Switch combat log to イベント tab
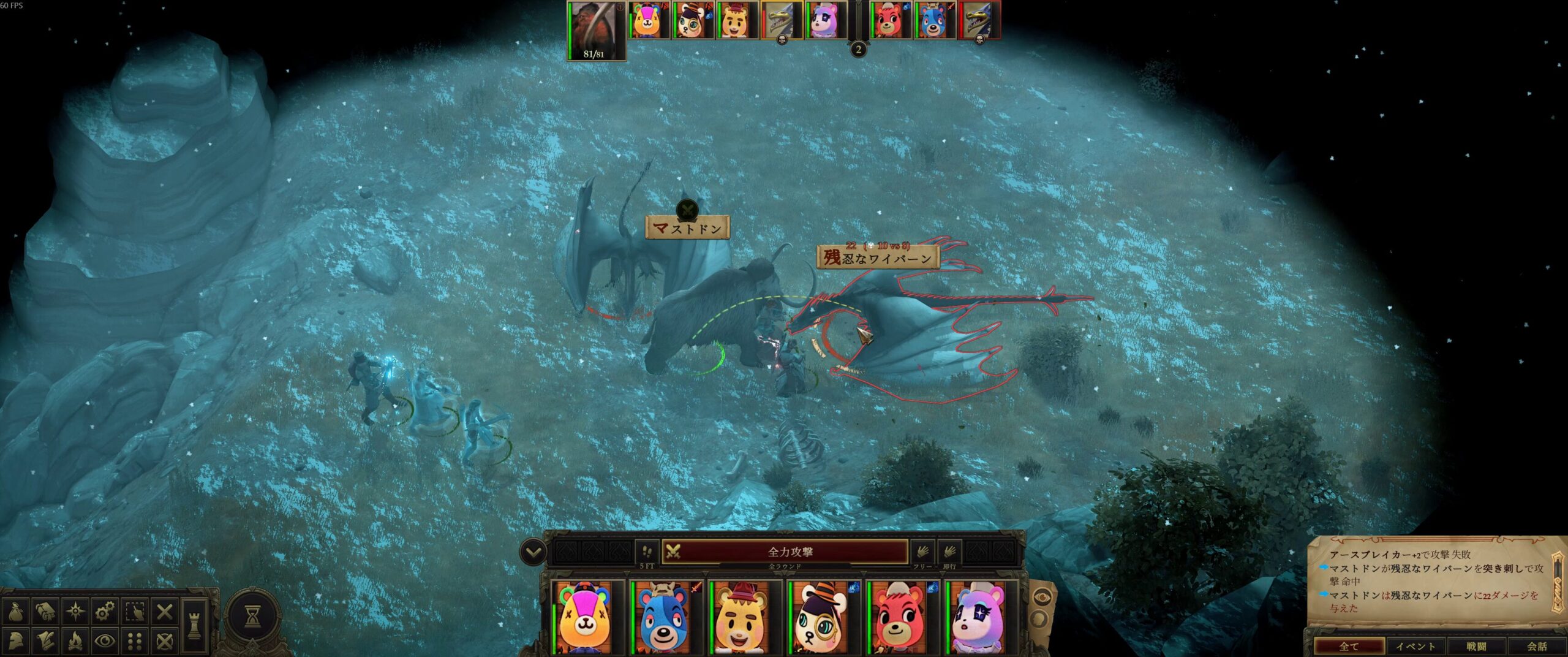The image size is (1568, 657). (x=1415, y=646)
